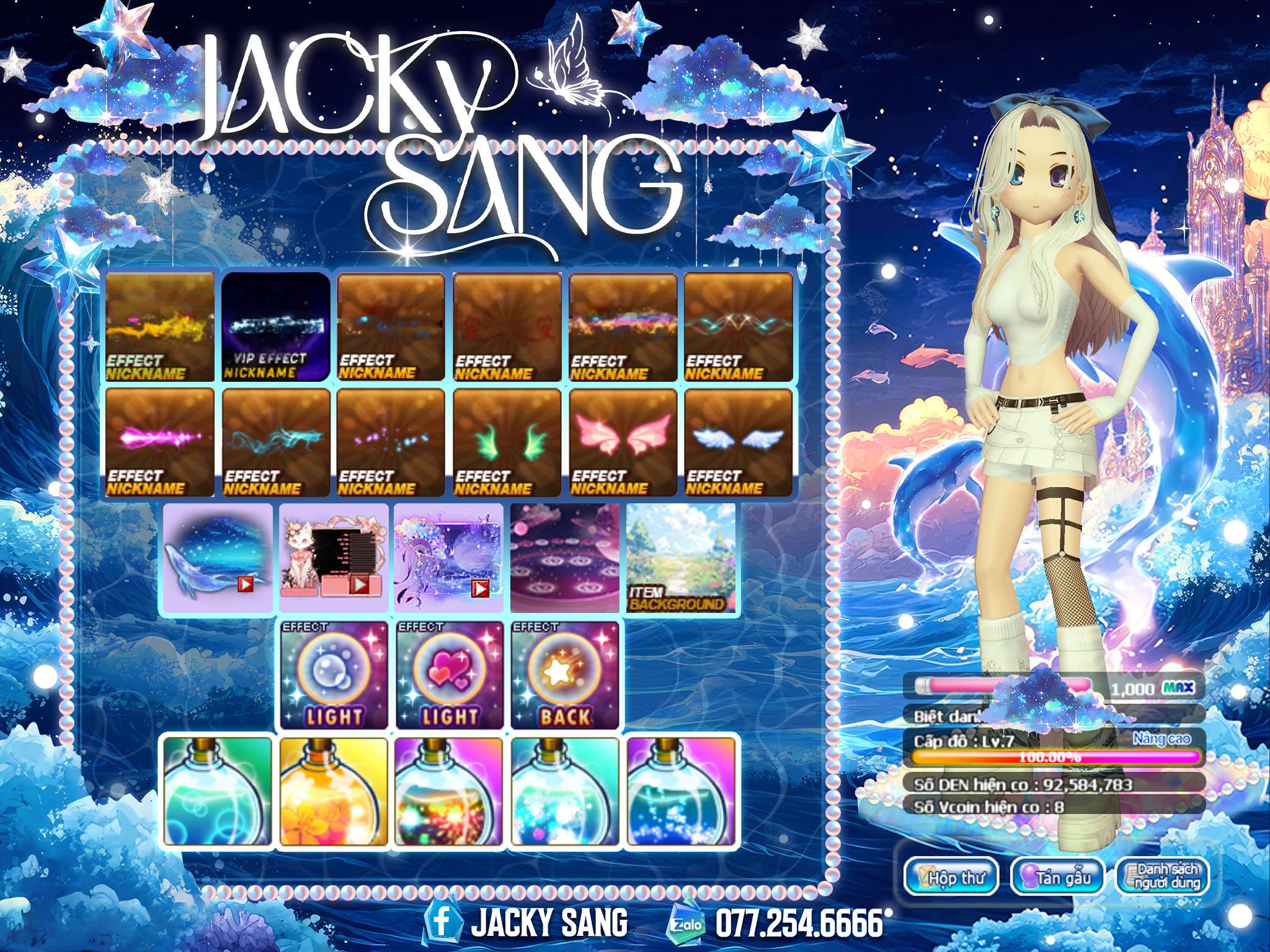
Task: Choose the star Back effect item
Action: tap(565, 675)
